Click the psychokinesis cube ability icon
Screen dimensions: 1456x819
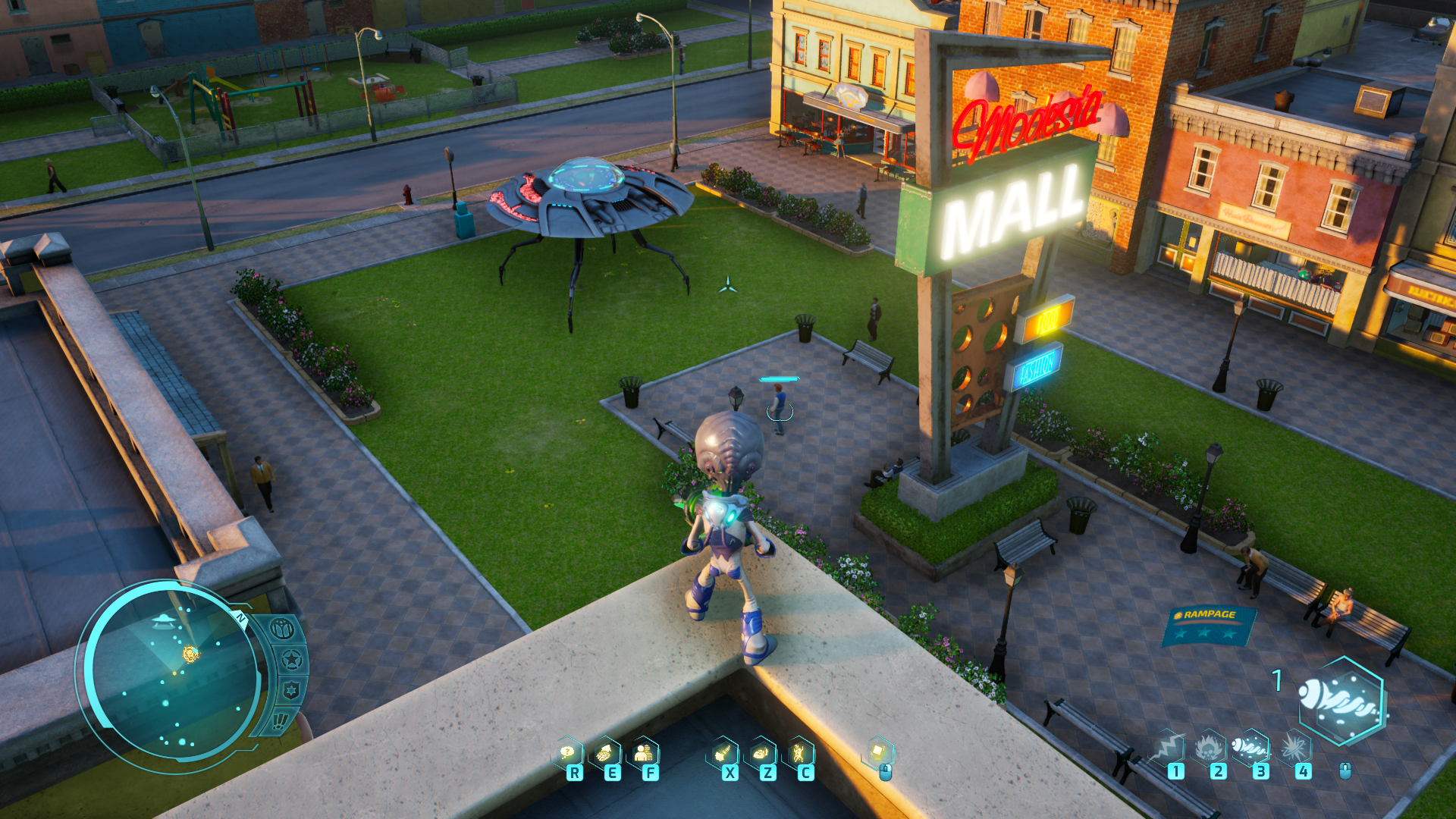878,752
